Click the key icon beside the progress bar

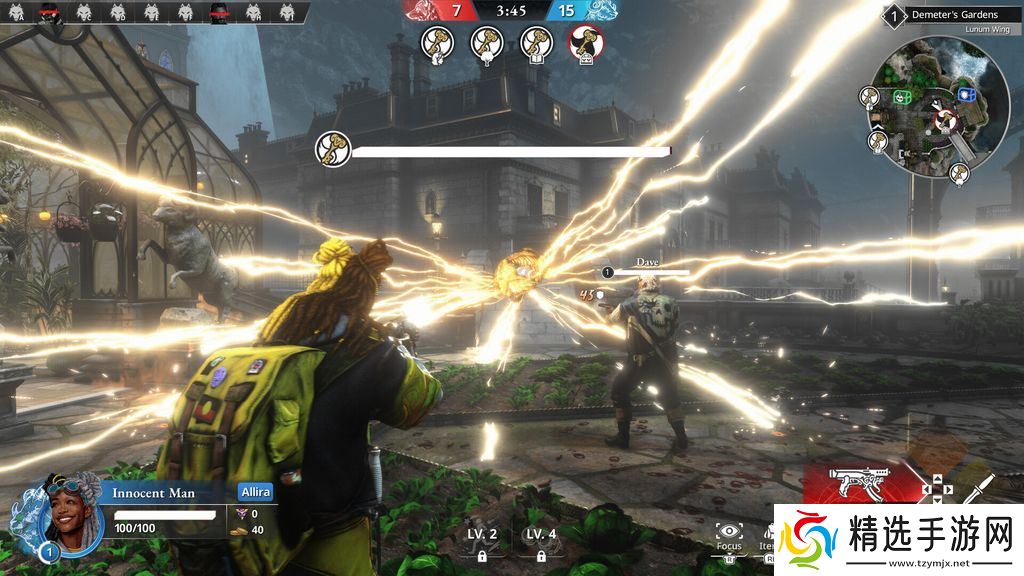[x=331, y=148]
